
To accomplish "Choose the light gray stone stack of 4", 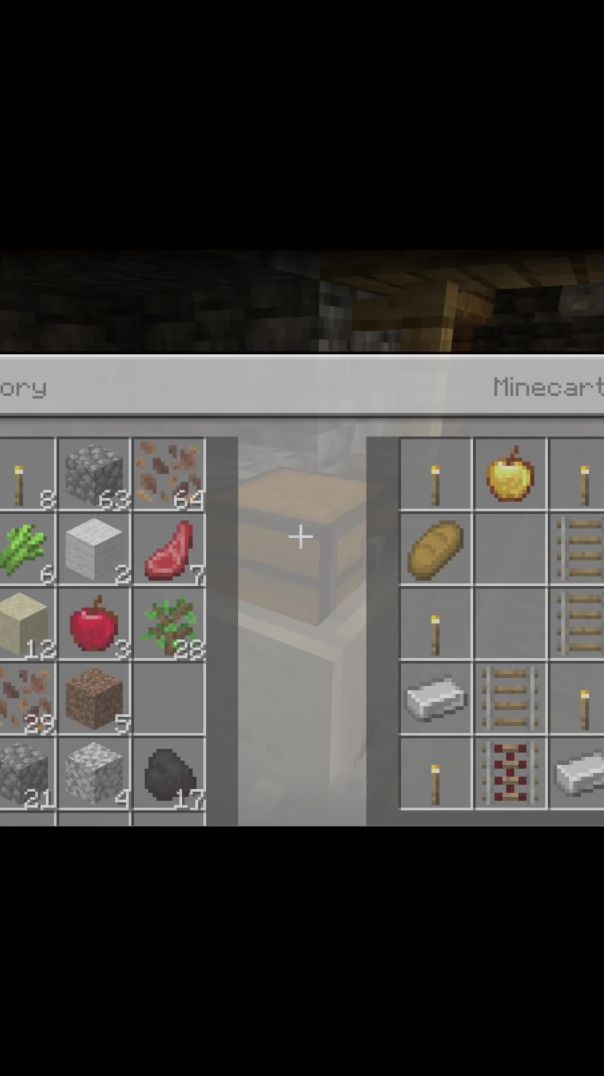I will 94,773.
